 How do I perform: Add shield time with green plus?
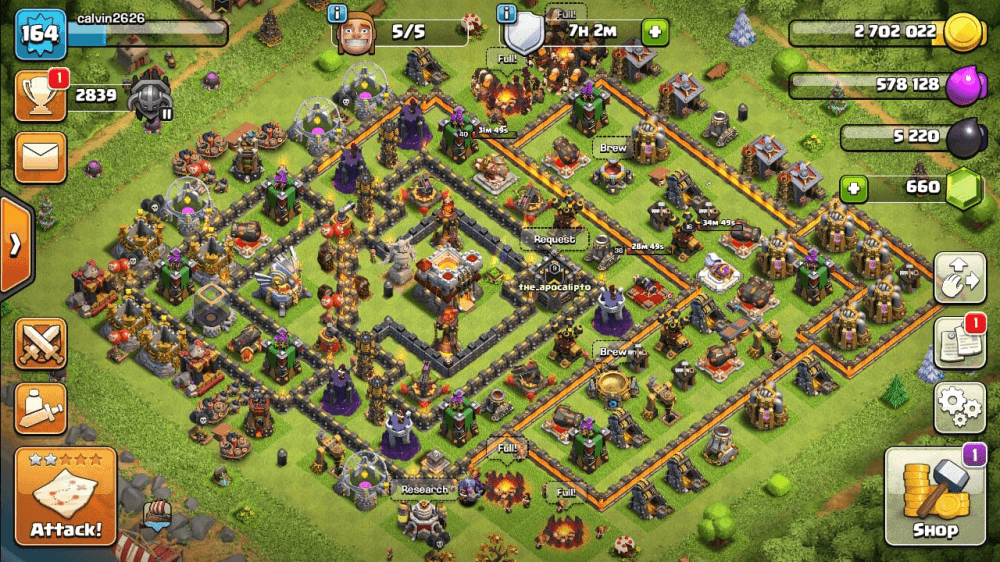click(x=655, y=31)
